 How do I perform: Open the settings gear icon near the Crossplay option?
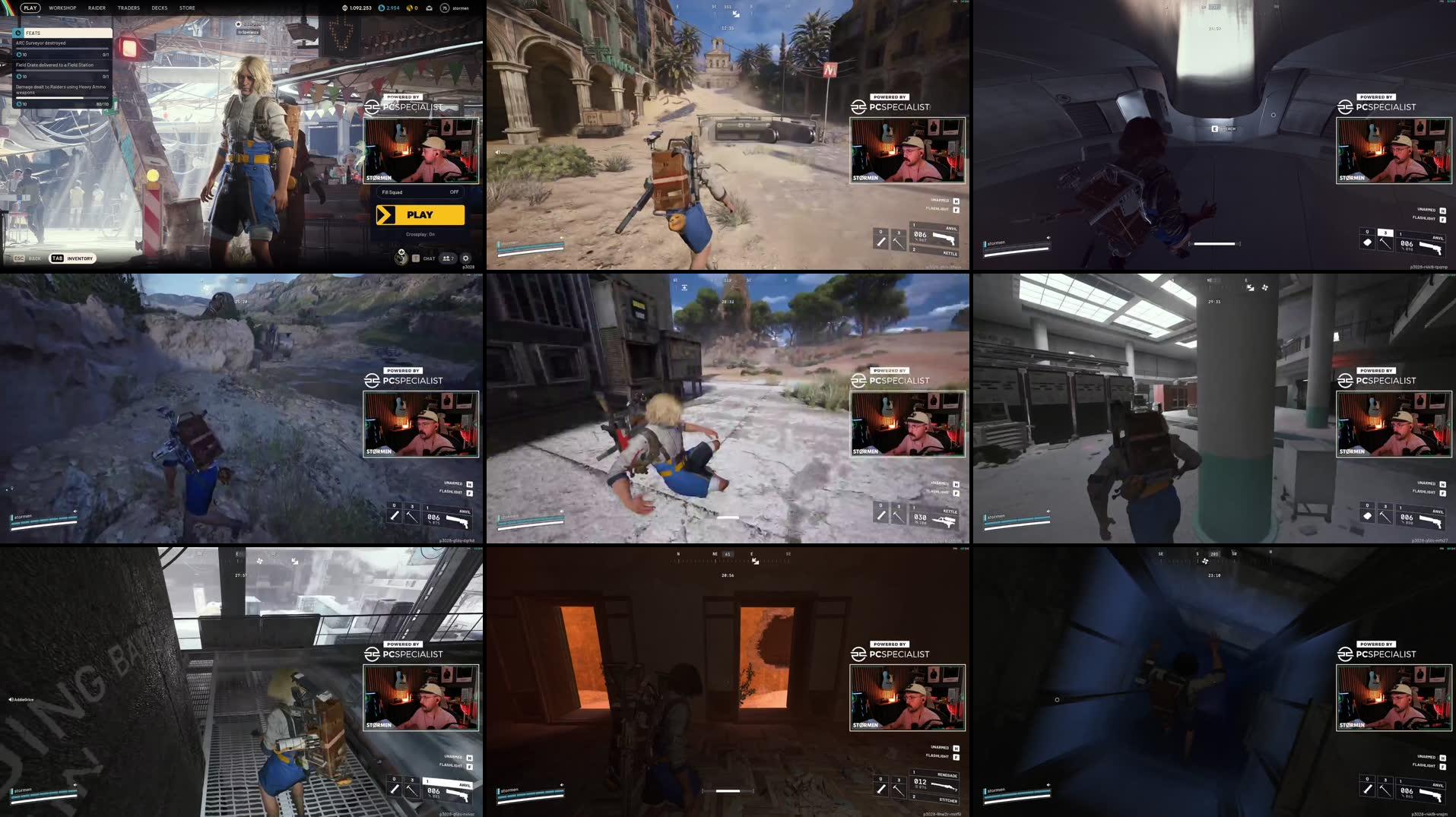[466, 259]
